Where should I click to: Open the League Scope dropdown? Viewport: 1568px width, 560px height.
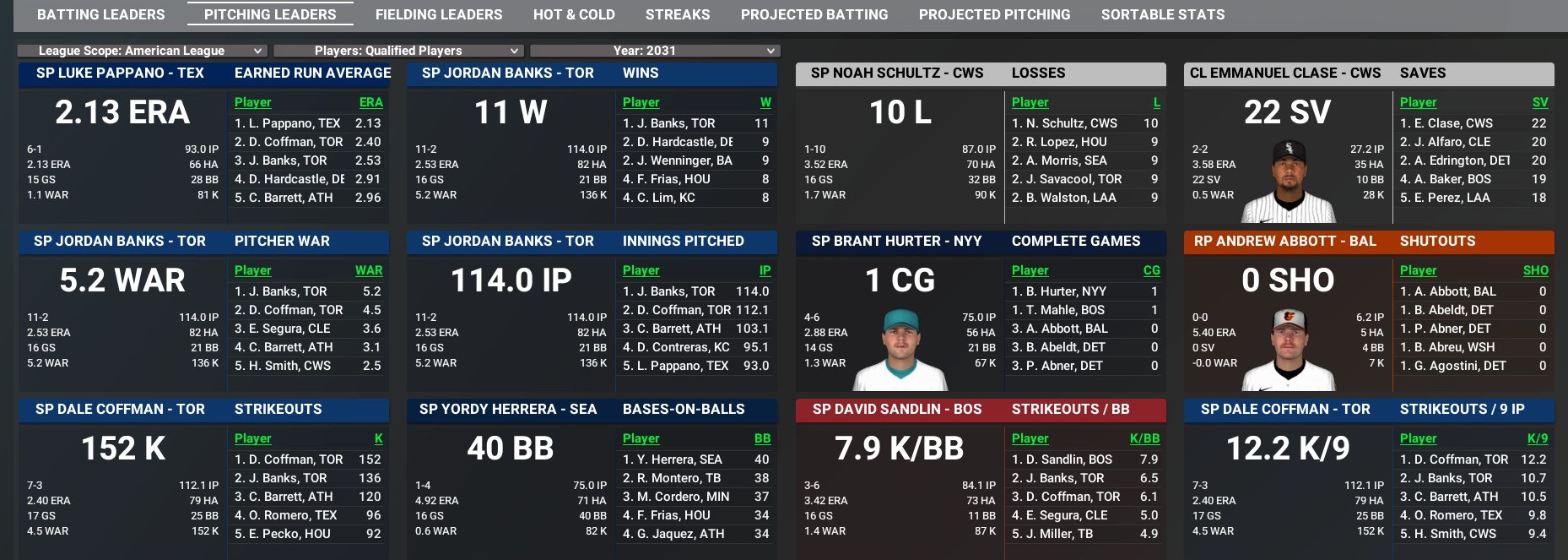click(x=142, y=51)
